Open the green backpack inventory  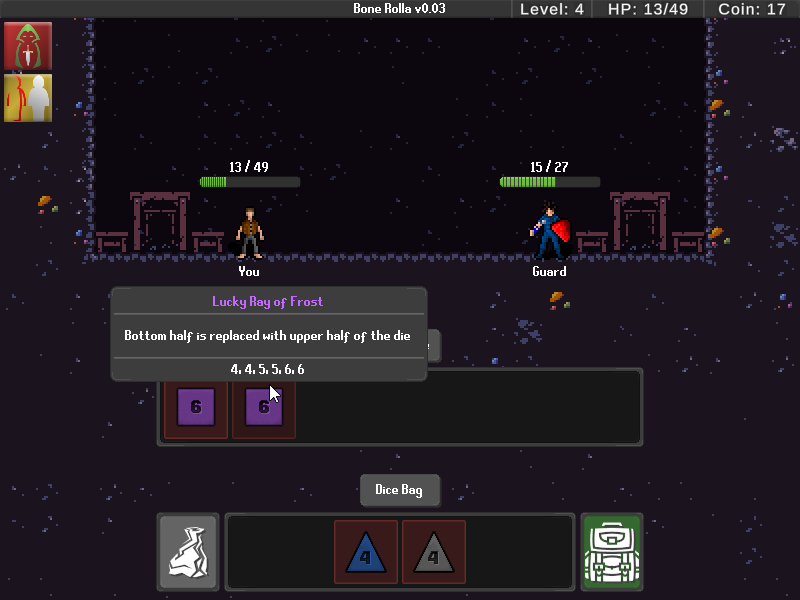(612, 551)
